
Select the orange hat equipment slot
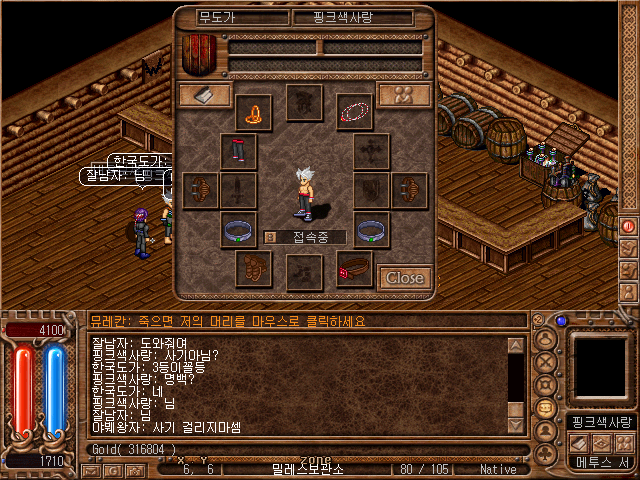point(254,111)
